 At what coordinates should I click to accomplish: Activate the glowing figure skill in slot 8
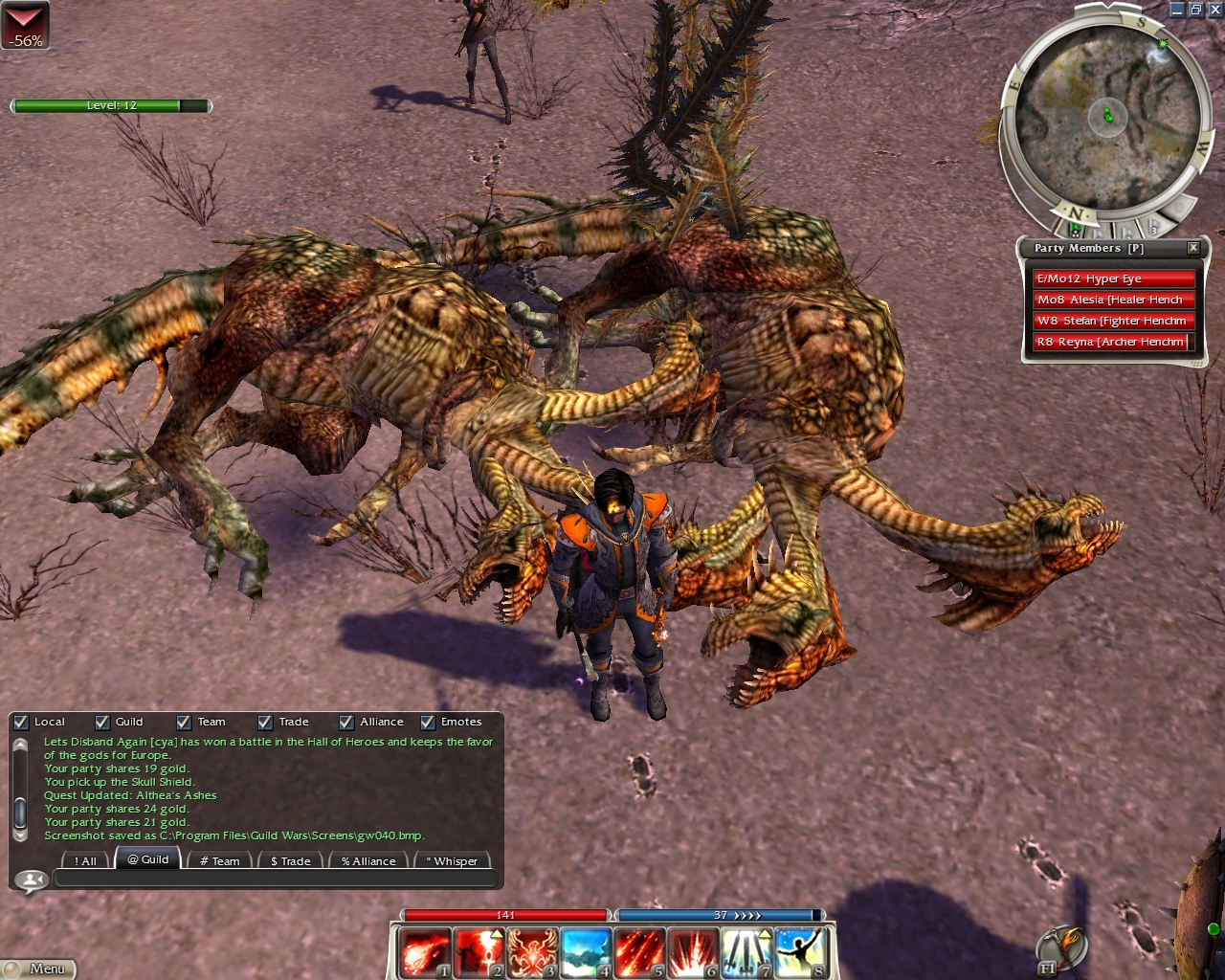(800, 952)
